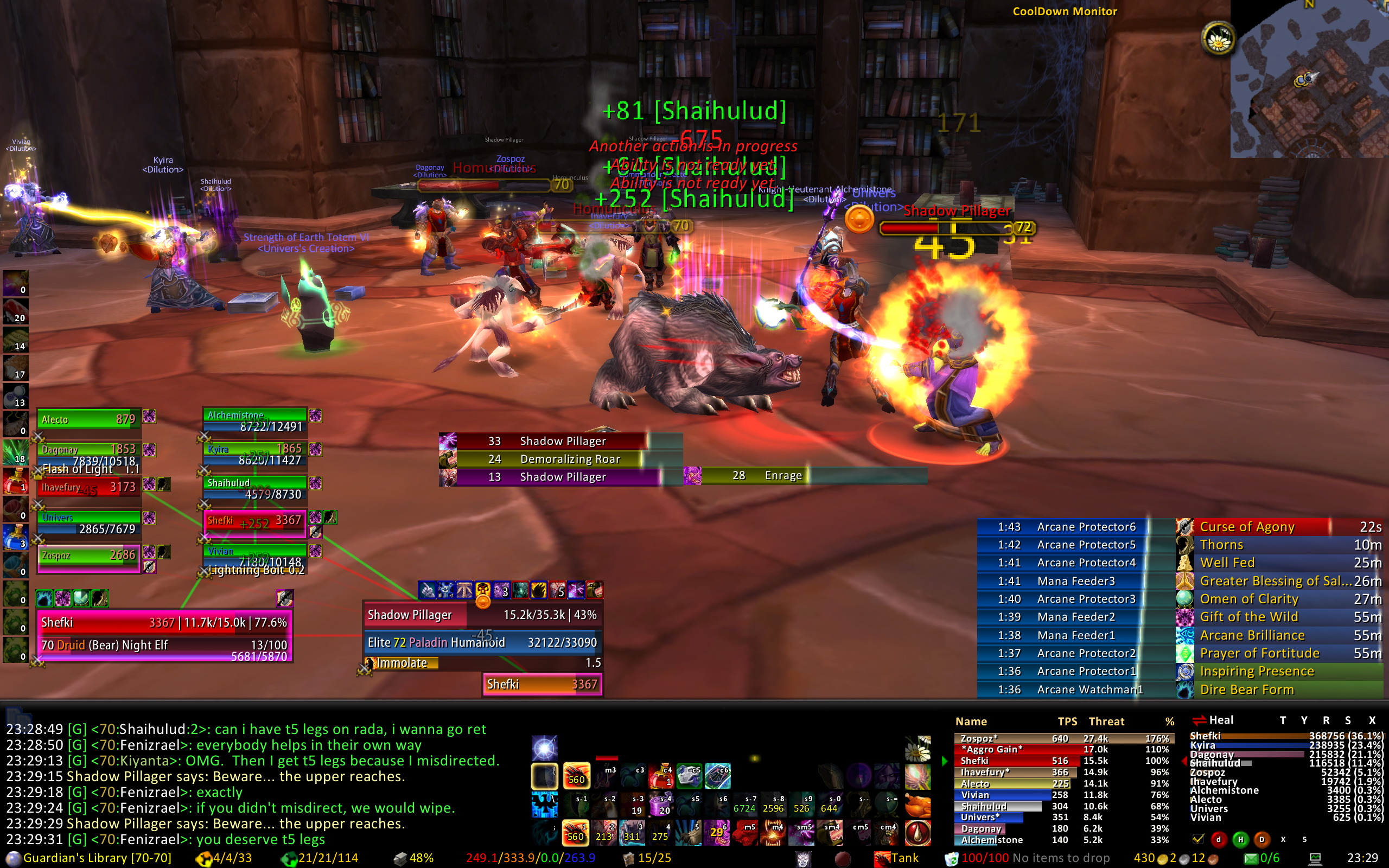Click the herb tracking flower button

tap(1218, 39)
